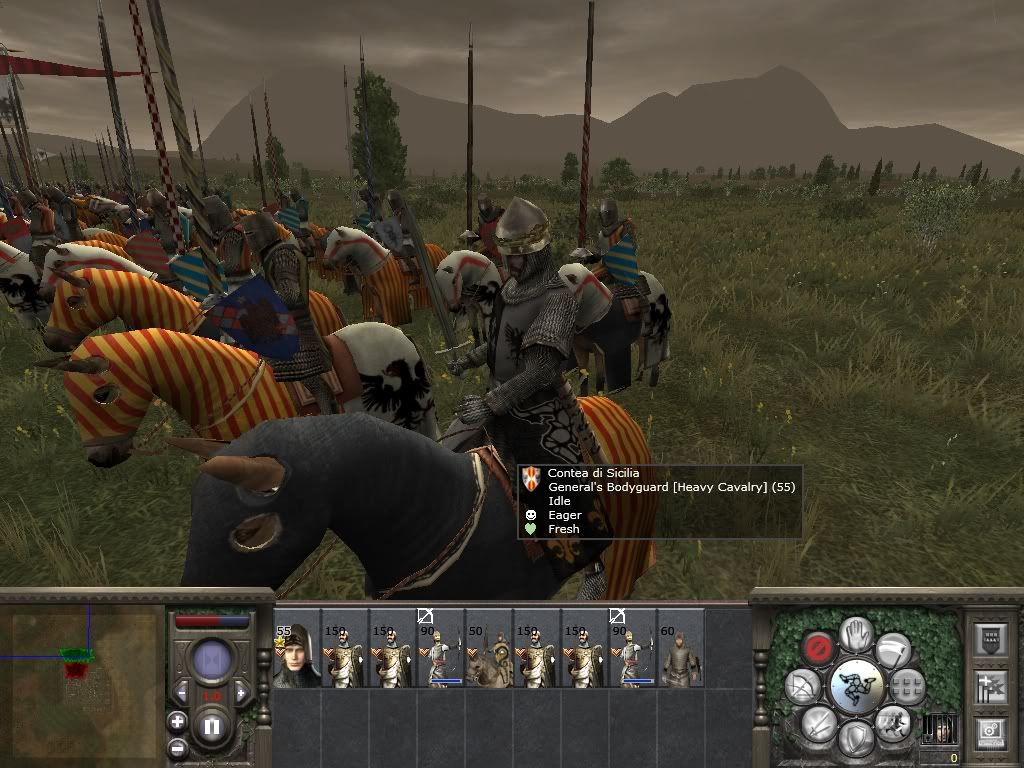Image resolution: width=1024 pixels, height=768 pixels.
Task: Click the crossed swords order button
Action: pyautogui.click(x=818, y=722)
